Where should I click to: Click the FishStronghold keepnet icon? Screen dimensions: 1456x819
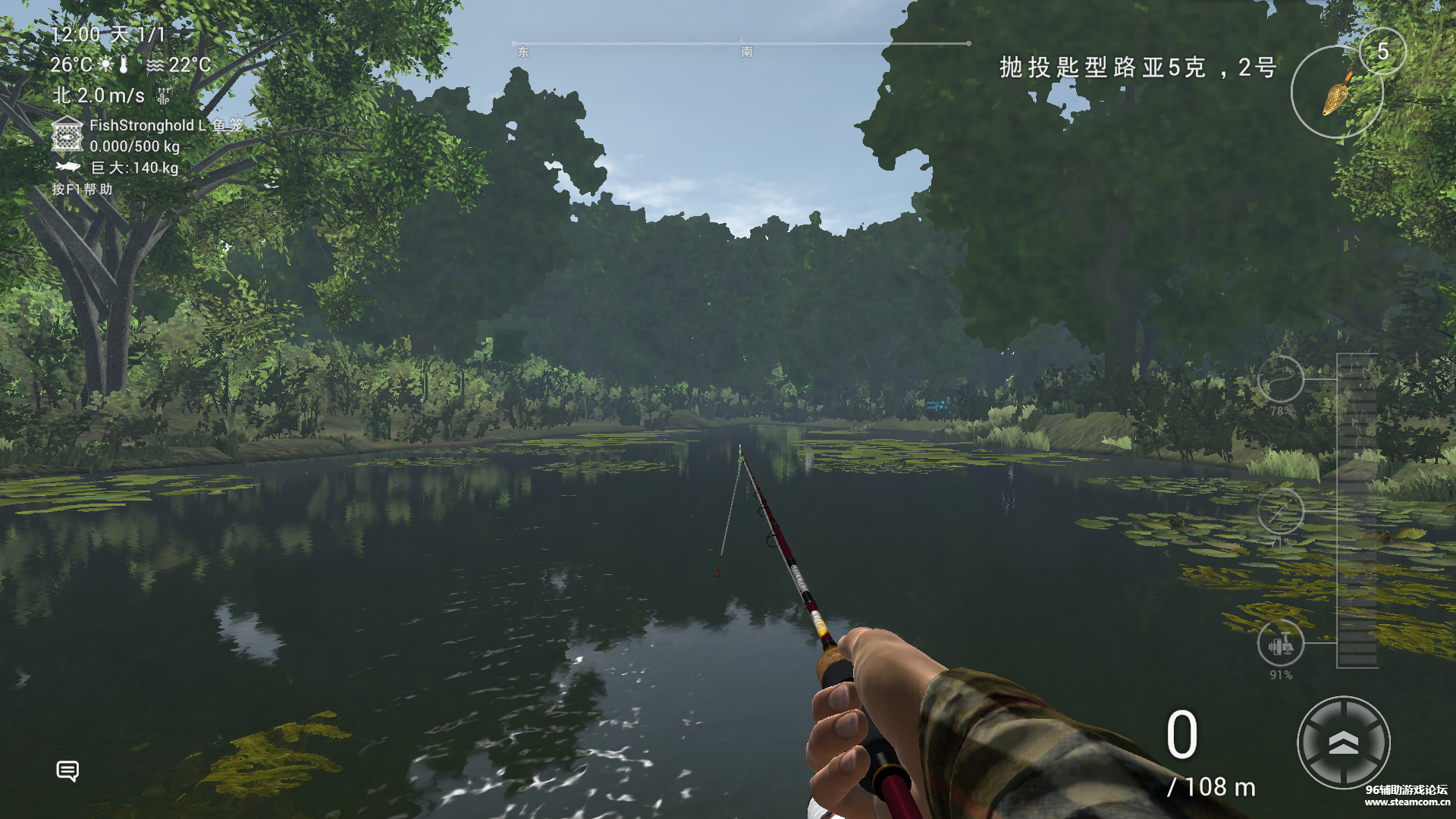[x=67, y=135]
